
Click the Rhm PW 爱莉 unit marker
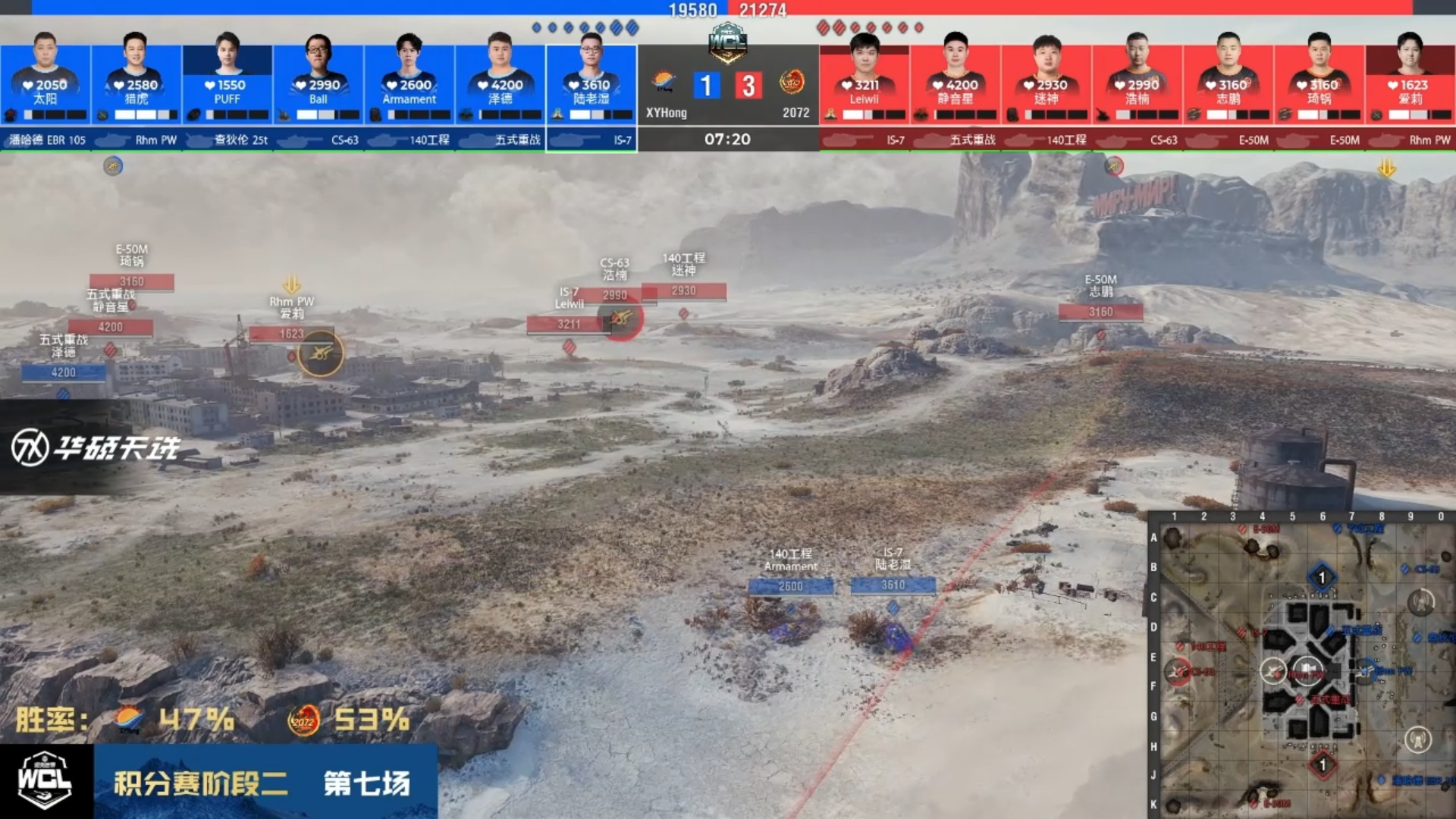click(x=291, y=333)
